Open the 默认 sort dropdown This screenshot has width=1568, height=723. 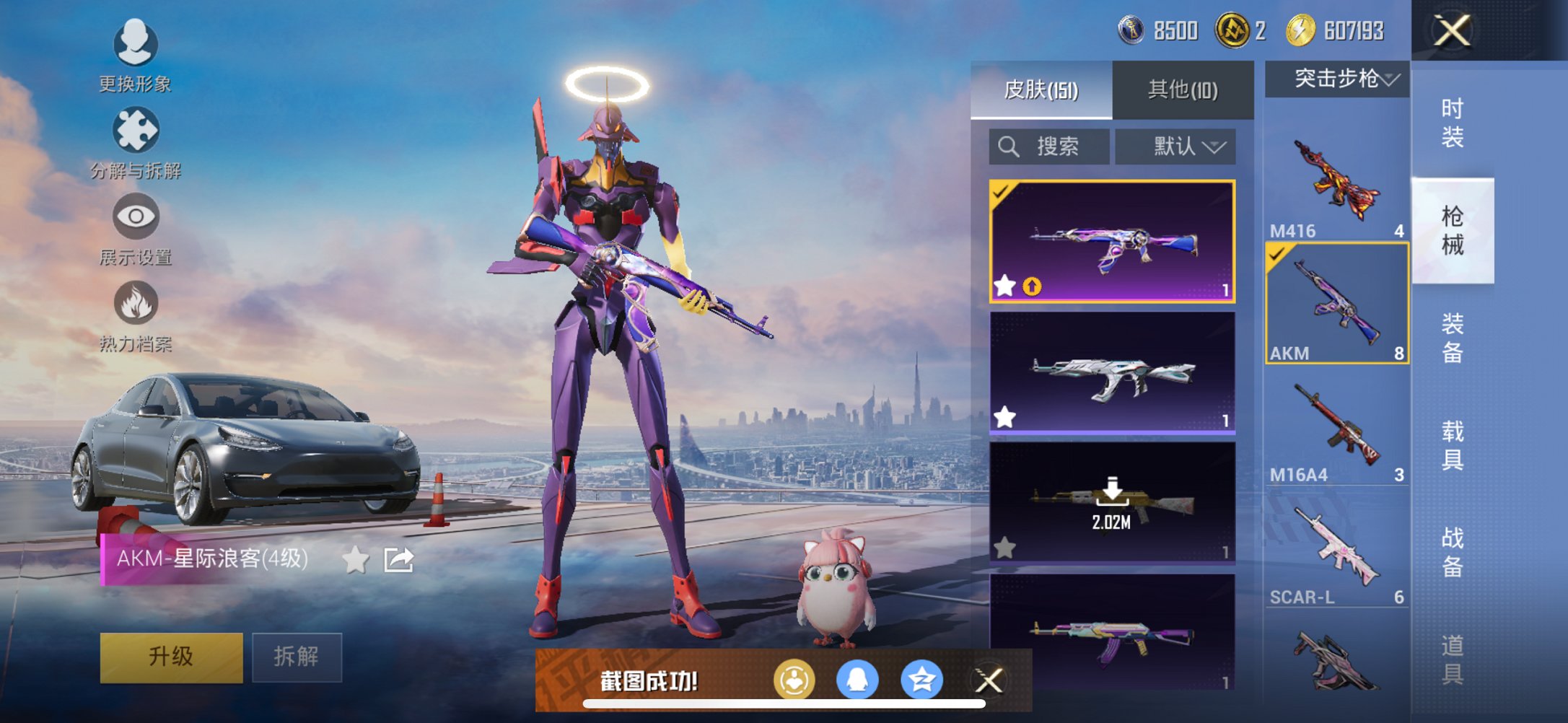pyautogui.click(x=1176, y=146)
